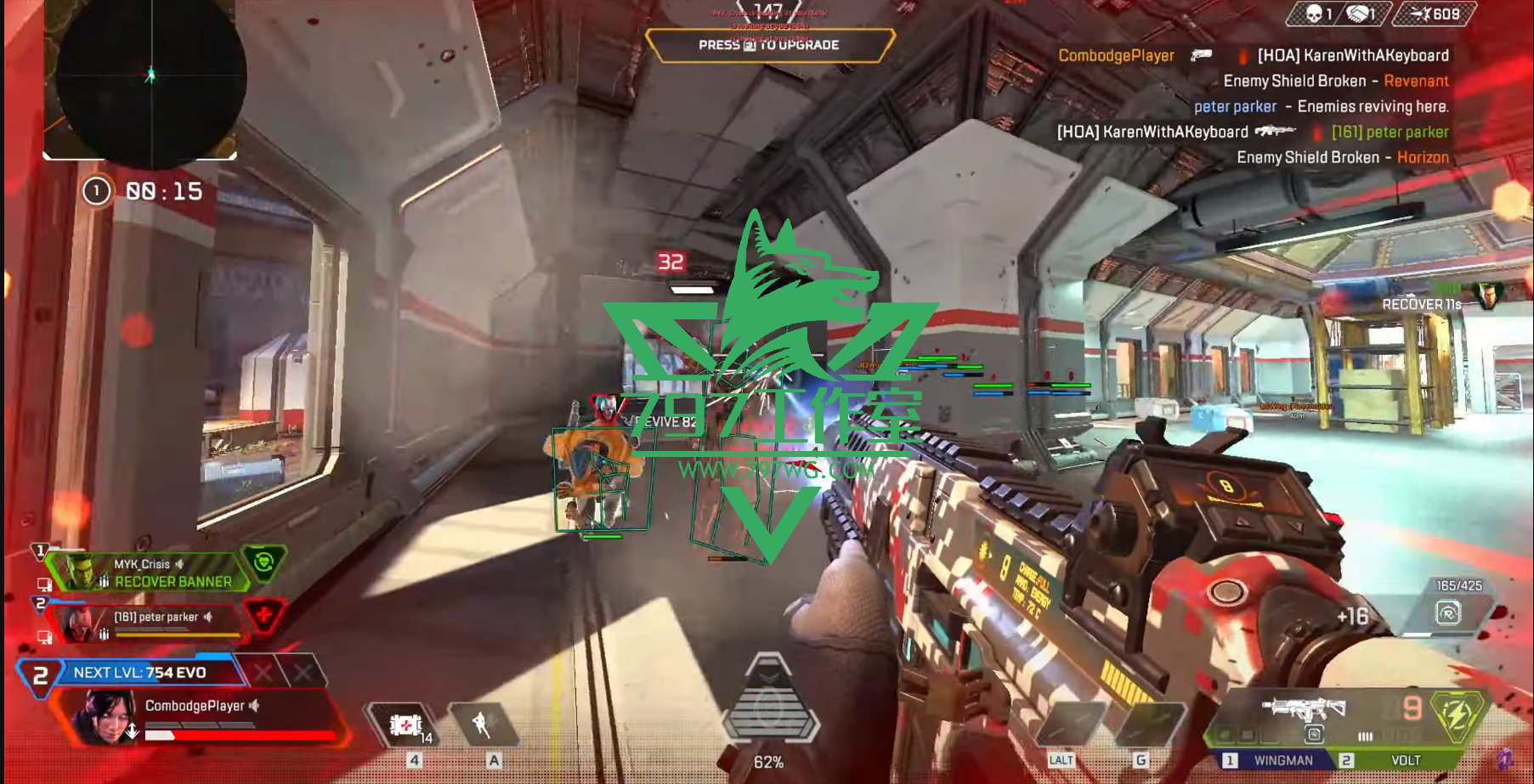
Task: Click the red cross icon beside peter parker
Action: point(264,614)
